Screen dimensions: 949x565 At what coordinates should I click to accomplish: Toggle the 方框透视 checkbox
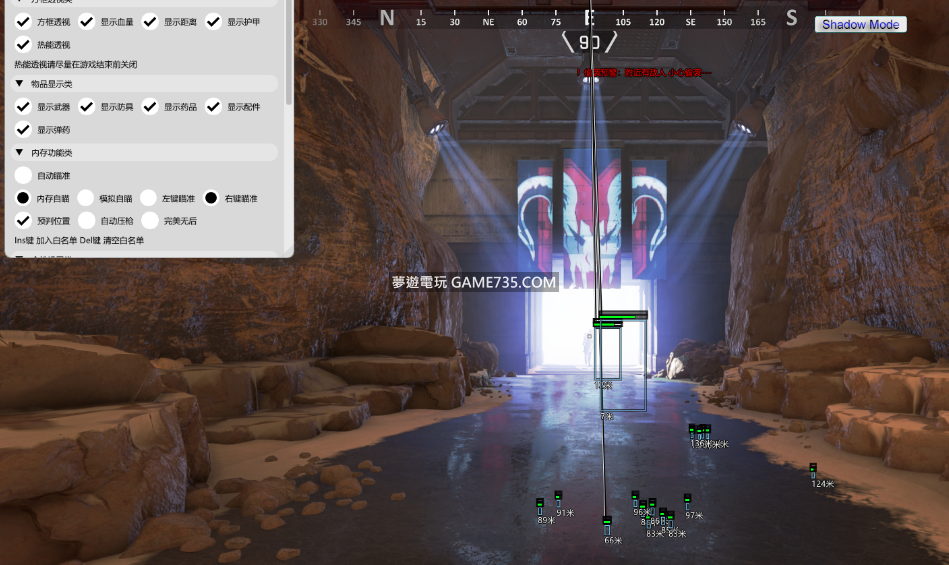click(x=23, y=21)
